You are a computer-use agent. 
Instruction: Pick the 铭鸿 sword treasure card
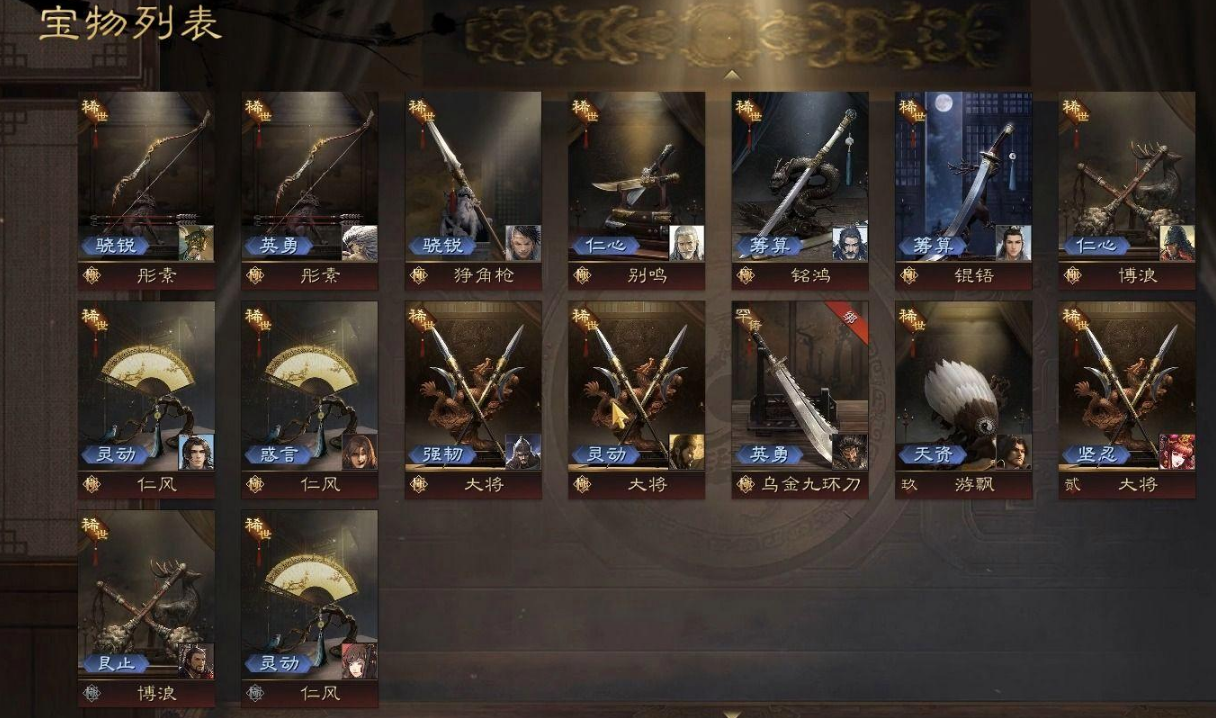pos(800,180)
